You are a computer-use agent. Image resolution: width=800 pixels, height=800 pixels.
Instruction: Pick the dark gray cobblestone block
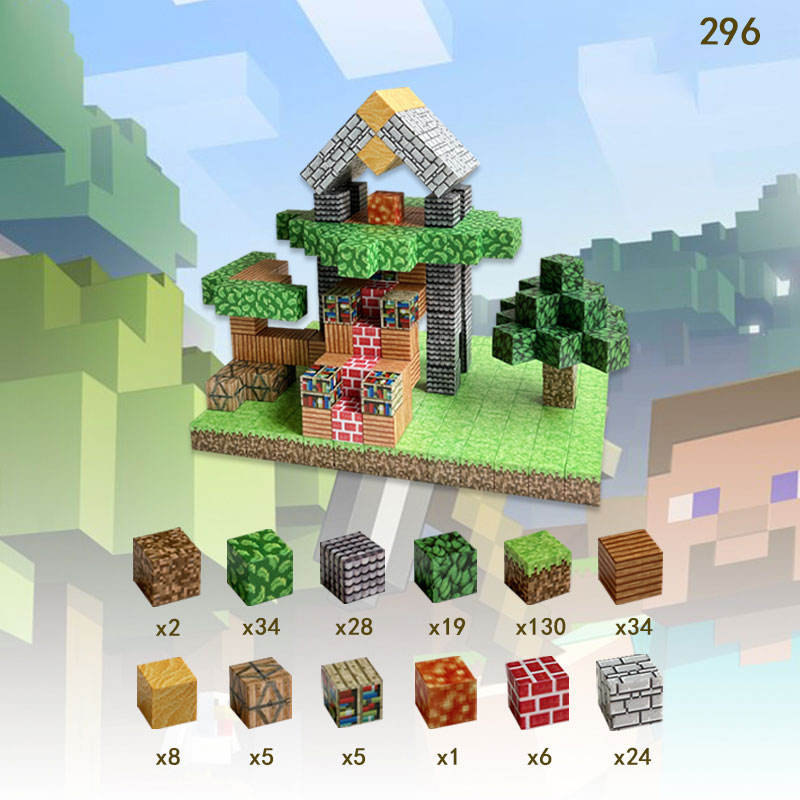click(352, 567)
